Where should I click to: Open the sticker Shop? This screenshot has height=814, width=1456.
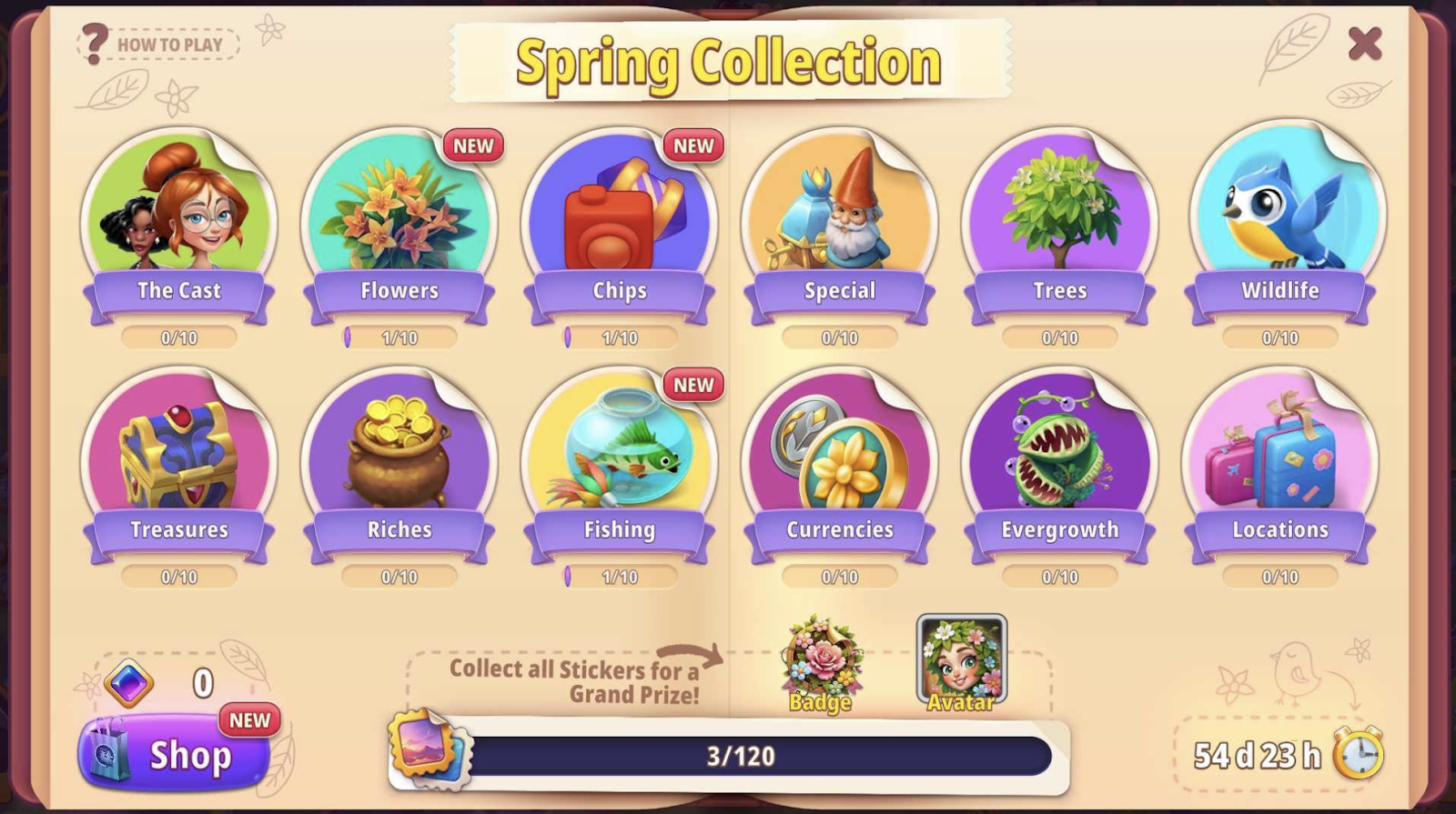click(x=175, y=754)
